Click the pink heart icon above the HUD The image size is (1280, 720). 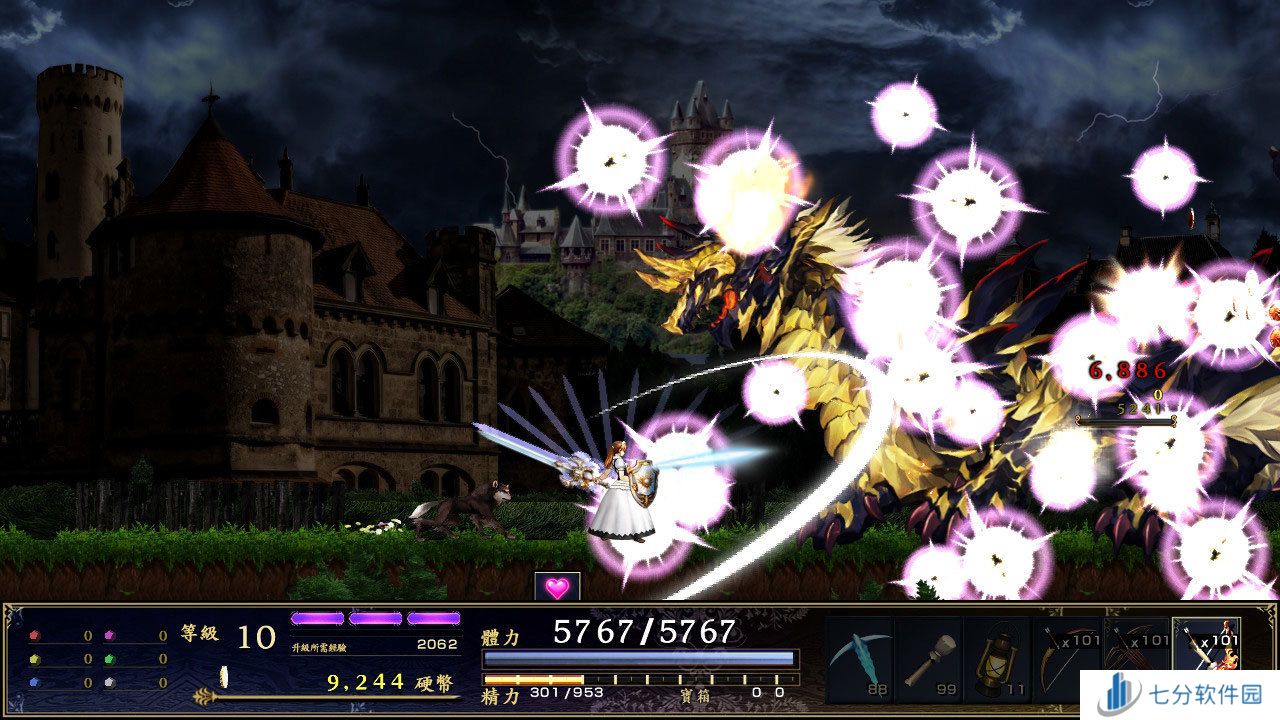(x=557, y=587)
